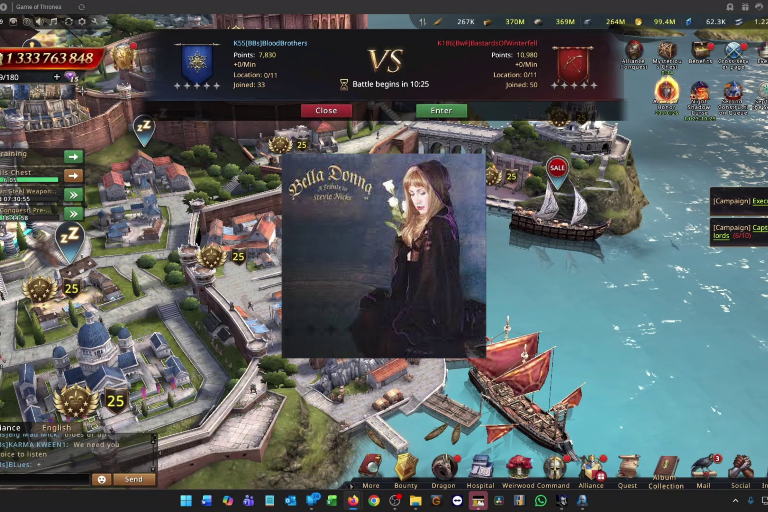
Task: Open the Alliance menu in bottom bar
Action: (591, 468)
